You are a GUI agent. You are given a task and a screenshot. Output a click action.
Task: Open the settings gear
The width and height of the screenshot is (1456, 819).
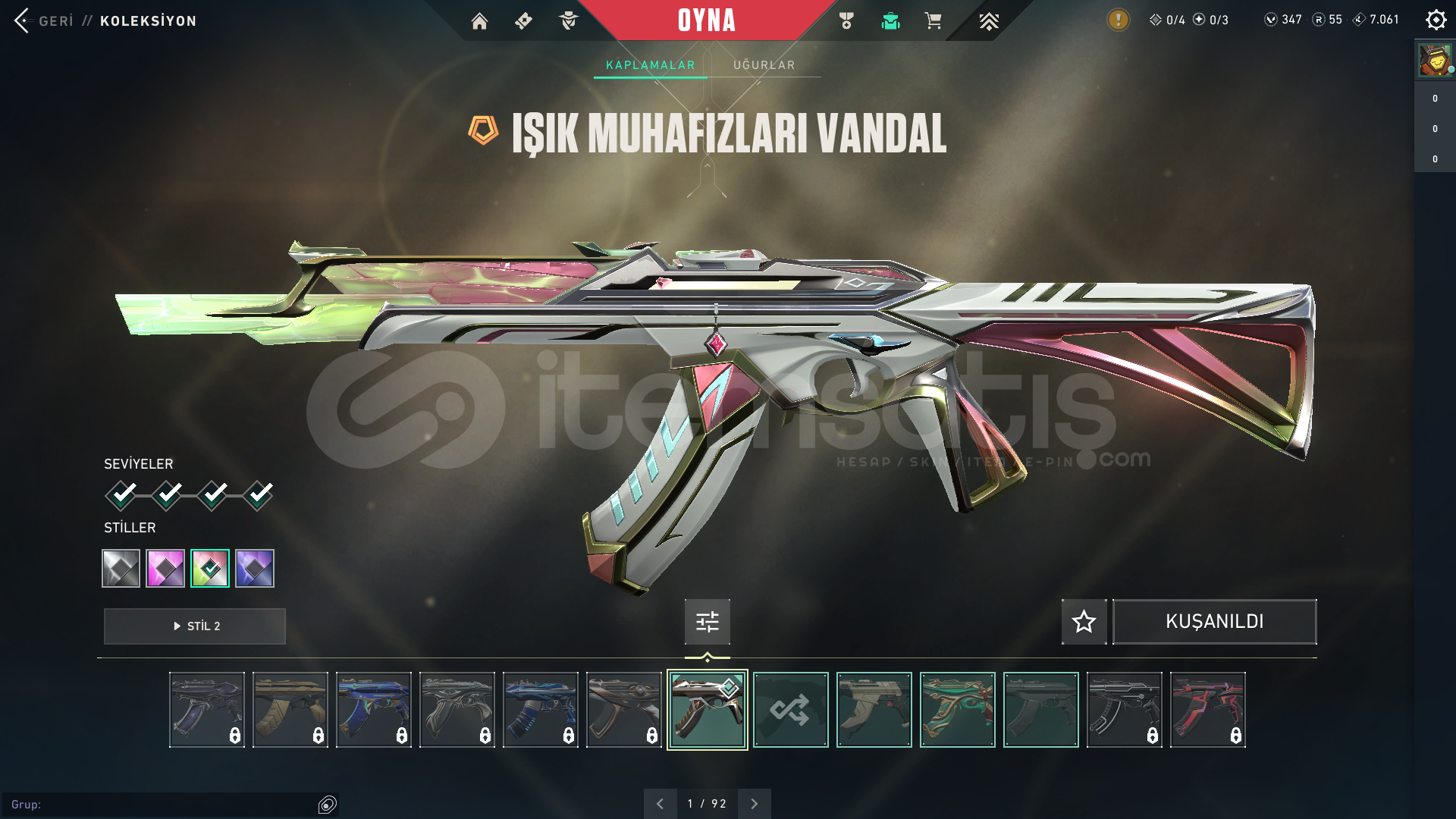pyautogui.click(x=1436, y=20)
